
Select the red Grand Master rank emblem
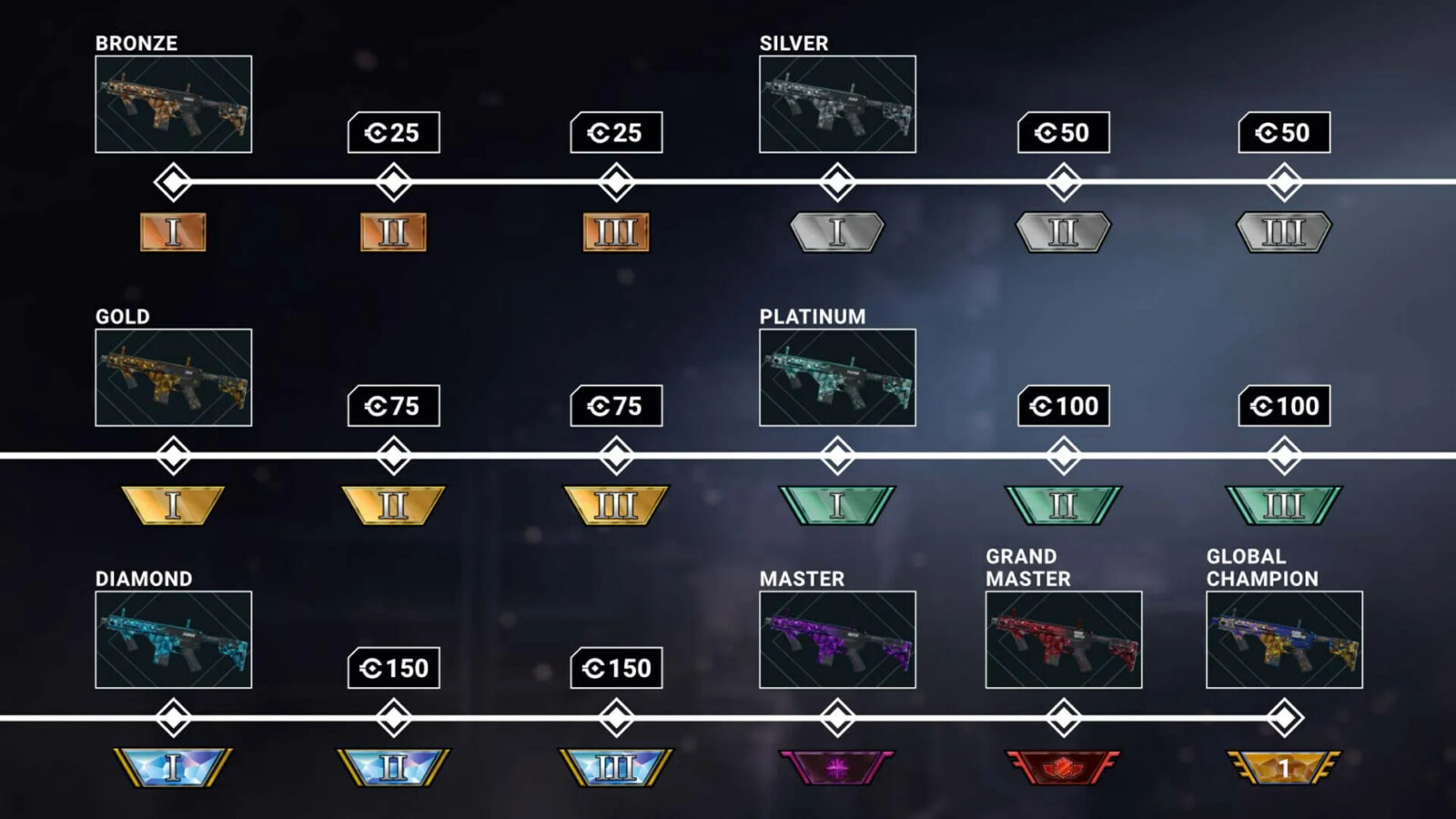tap(1063, 767)
